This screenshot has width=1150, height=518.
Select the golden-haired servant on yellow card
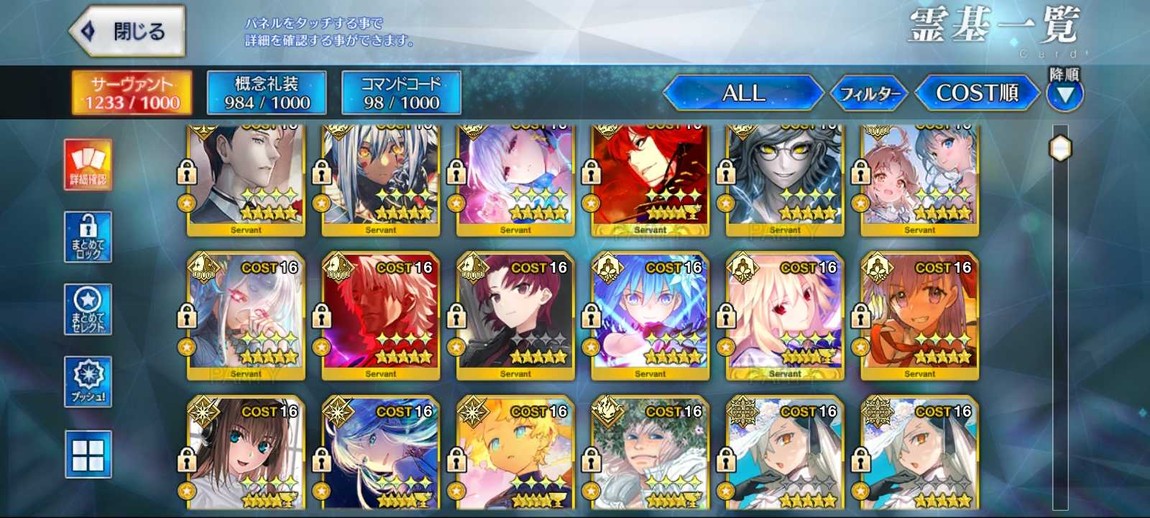coord(515,455)
